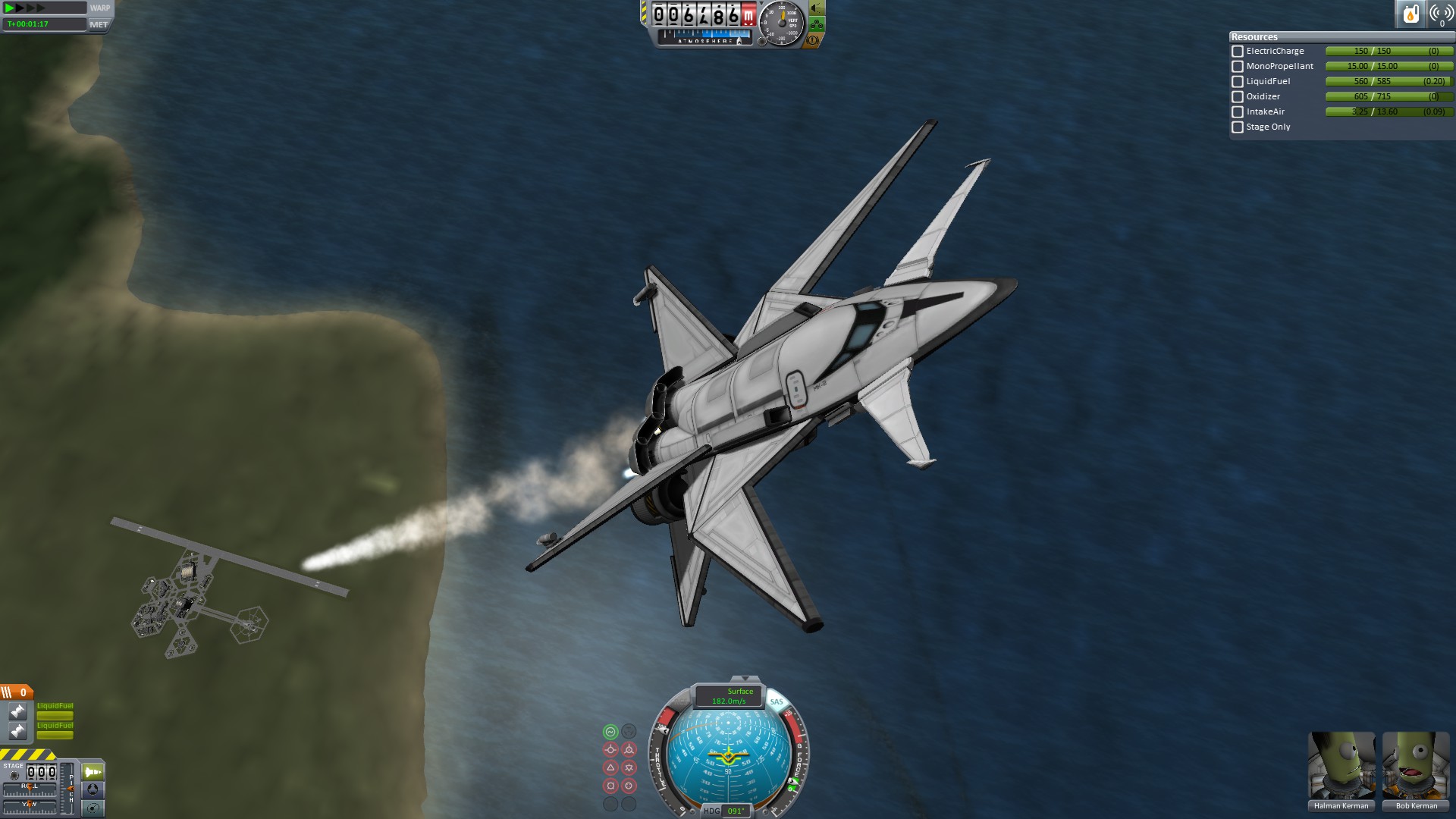Toggle the lights button by the altimeter
The height and width of the screenshot is (819, 1456).
pos(817,8)
